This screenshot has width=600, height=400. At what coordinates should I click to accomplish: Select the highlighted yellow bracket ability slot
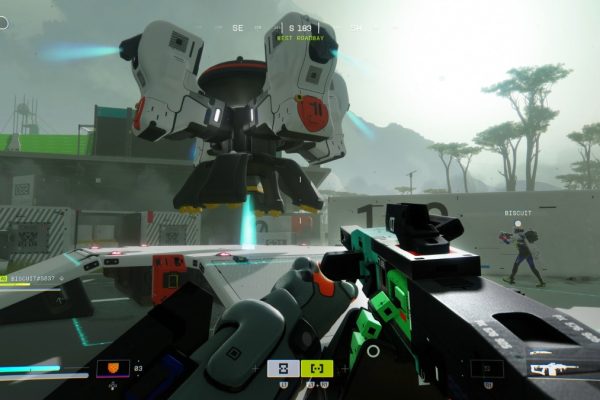[x=317, y=368]
